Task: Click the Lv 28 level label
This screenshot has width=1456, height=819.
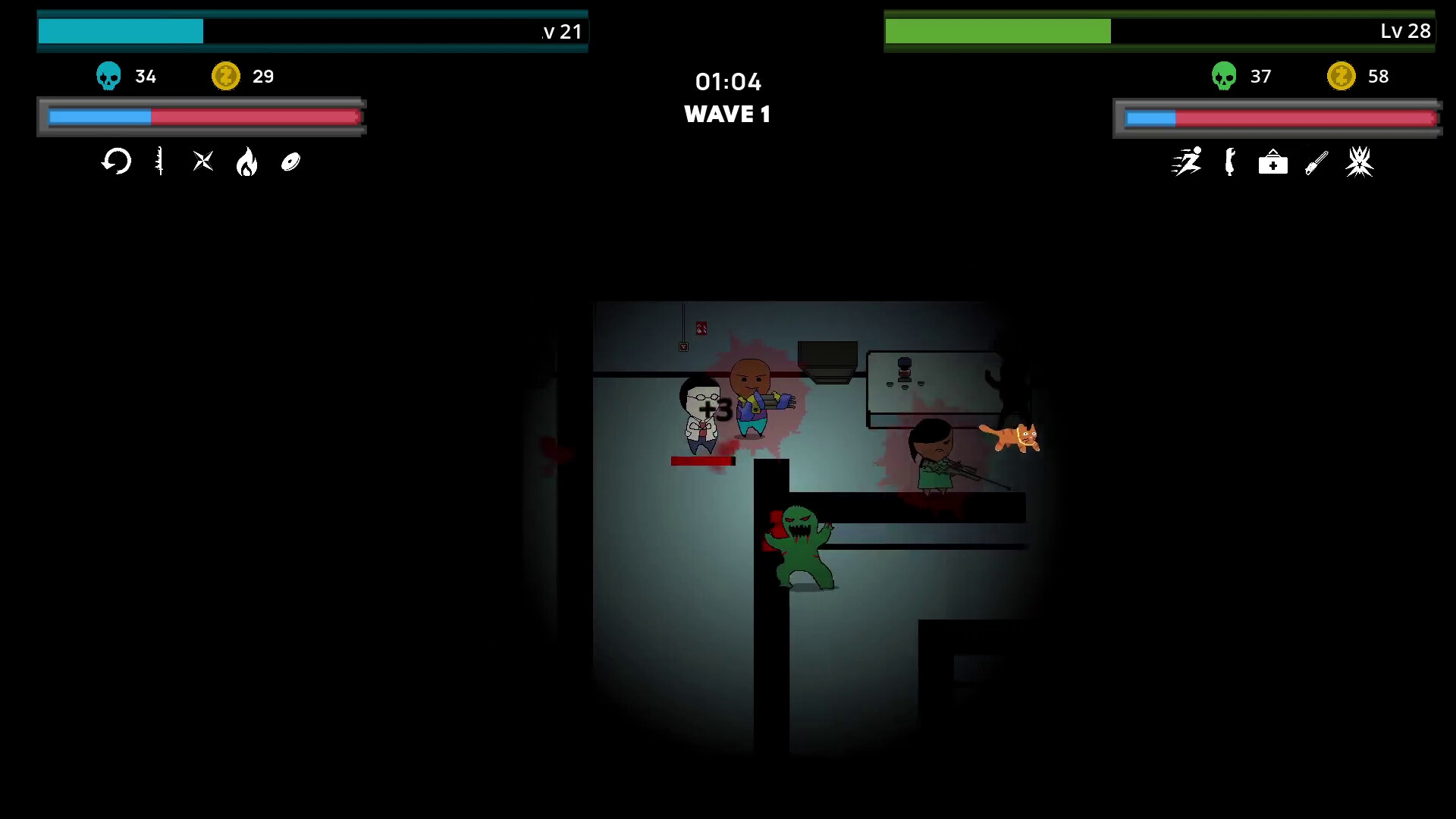Action: click(1405, 31)
